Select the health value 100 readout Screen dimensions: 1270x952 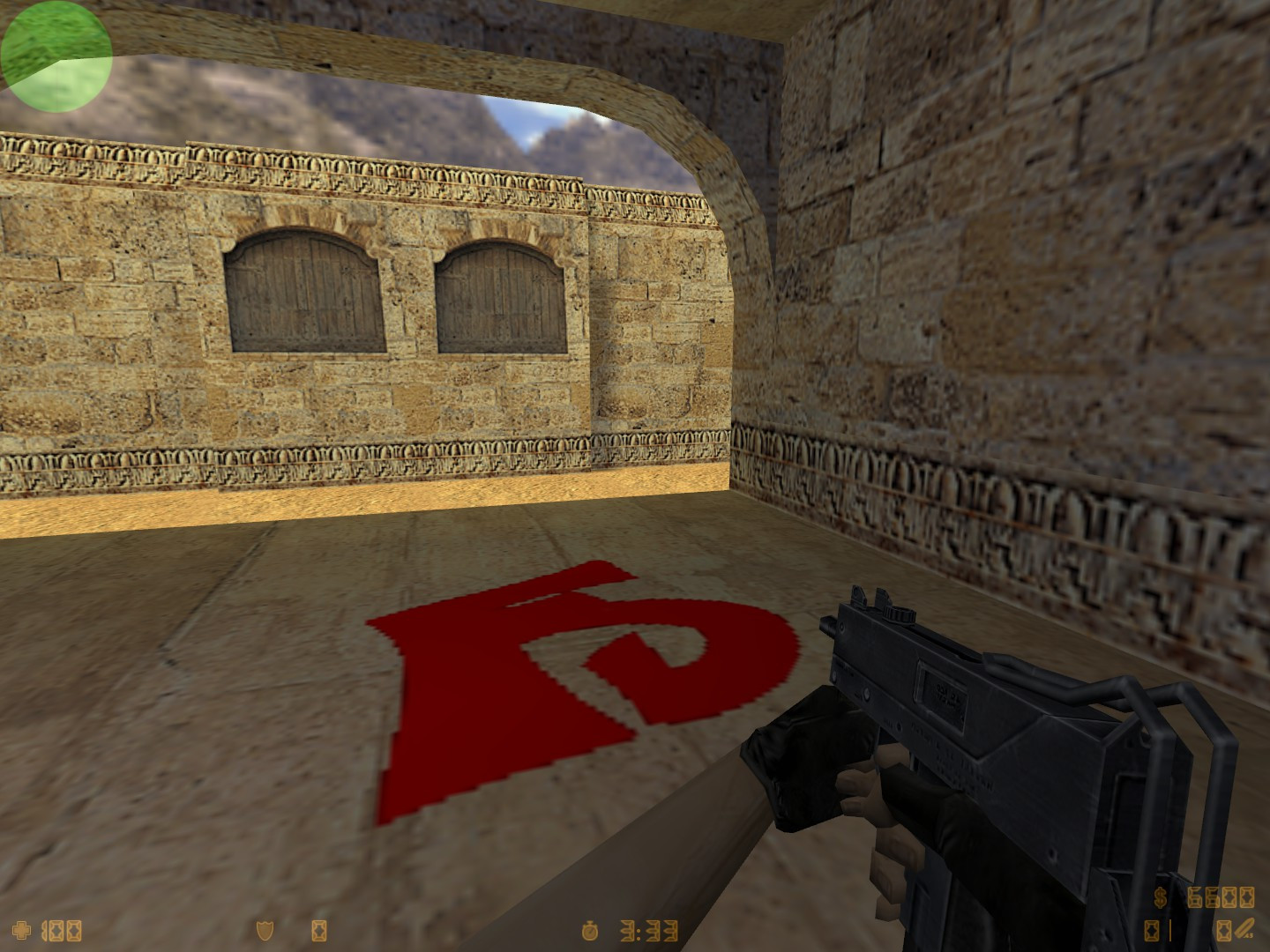[61, 931]
